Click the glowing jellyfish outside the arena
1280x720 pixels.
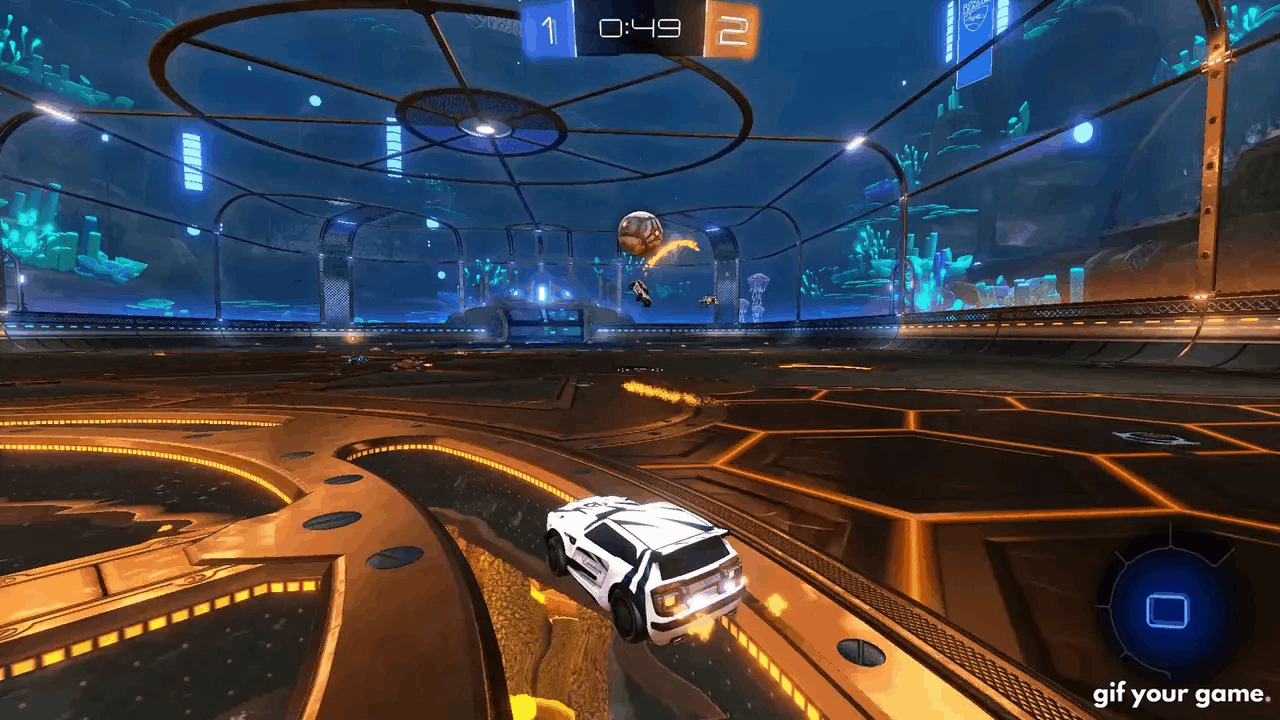tap(760, 285)
